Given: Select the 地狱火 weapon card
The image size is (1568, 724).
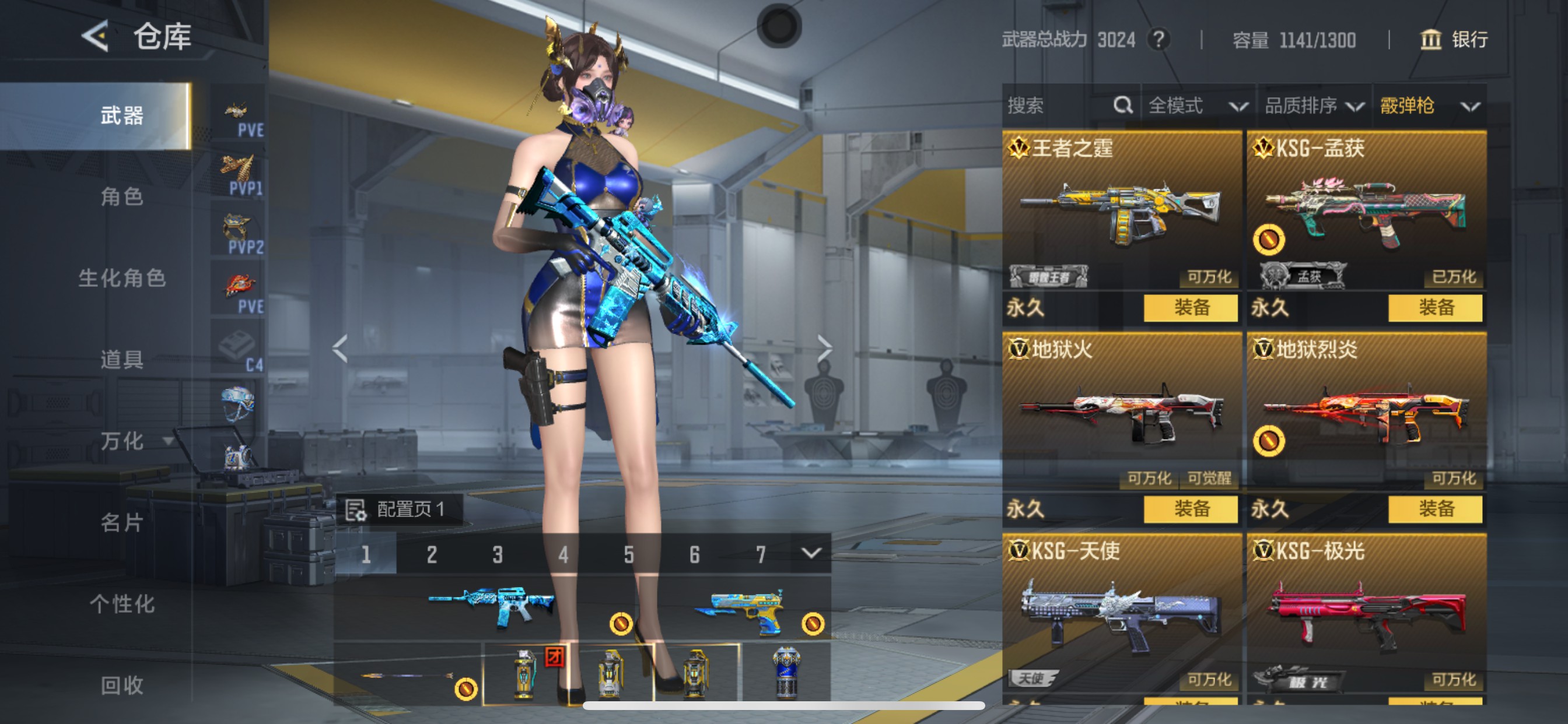Looking at the screenshot, I should coord(1121,407).
